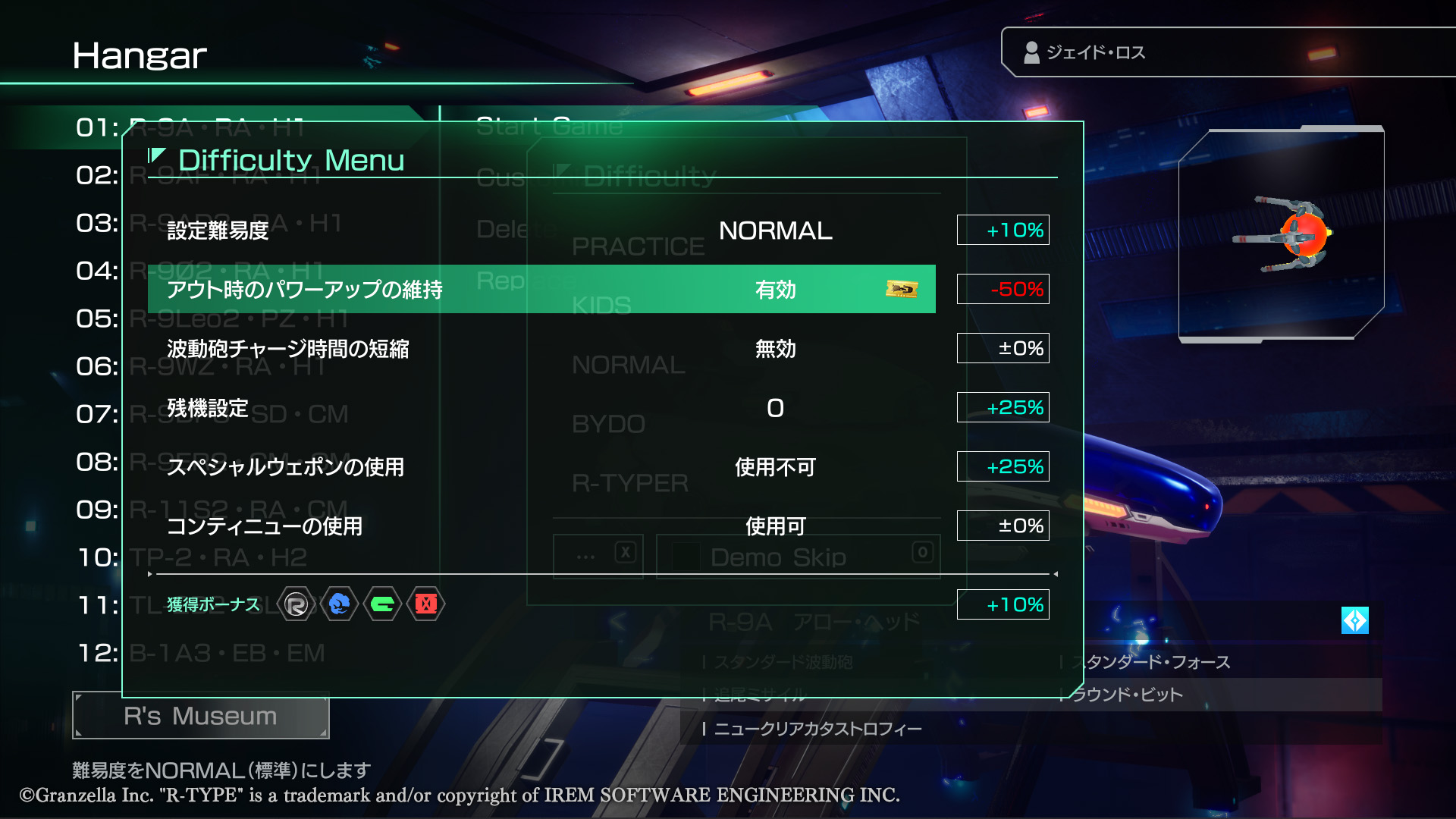Screen dimensions: 1456x819
Task: Change the 残機設定 value of 0
Action: (x=773, y=408)
